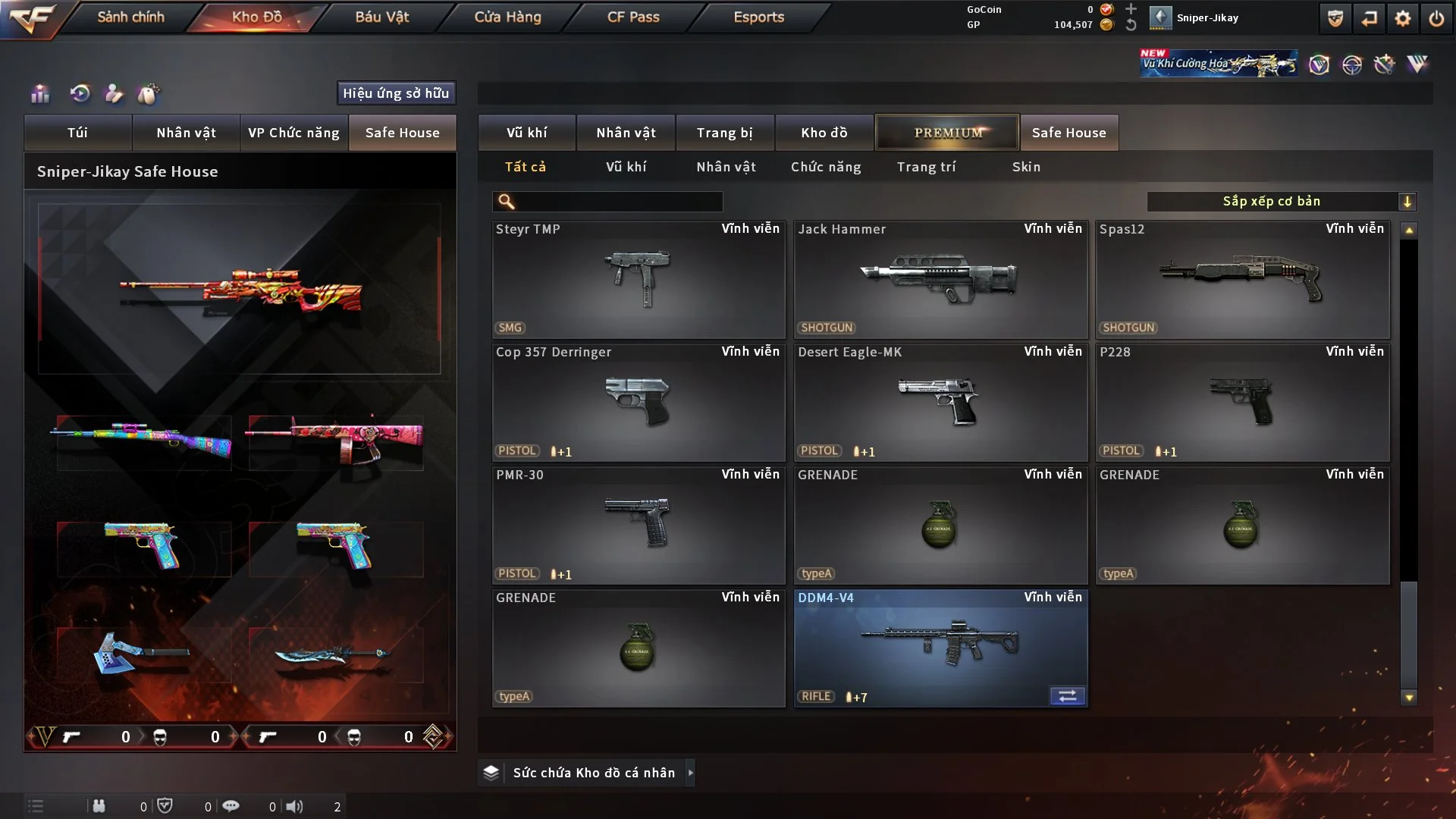
Task: Switch to the Esports section
Action: click(758, 17)
